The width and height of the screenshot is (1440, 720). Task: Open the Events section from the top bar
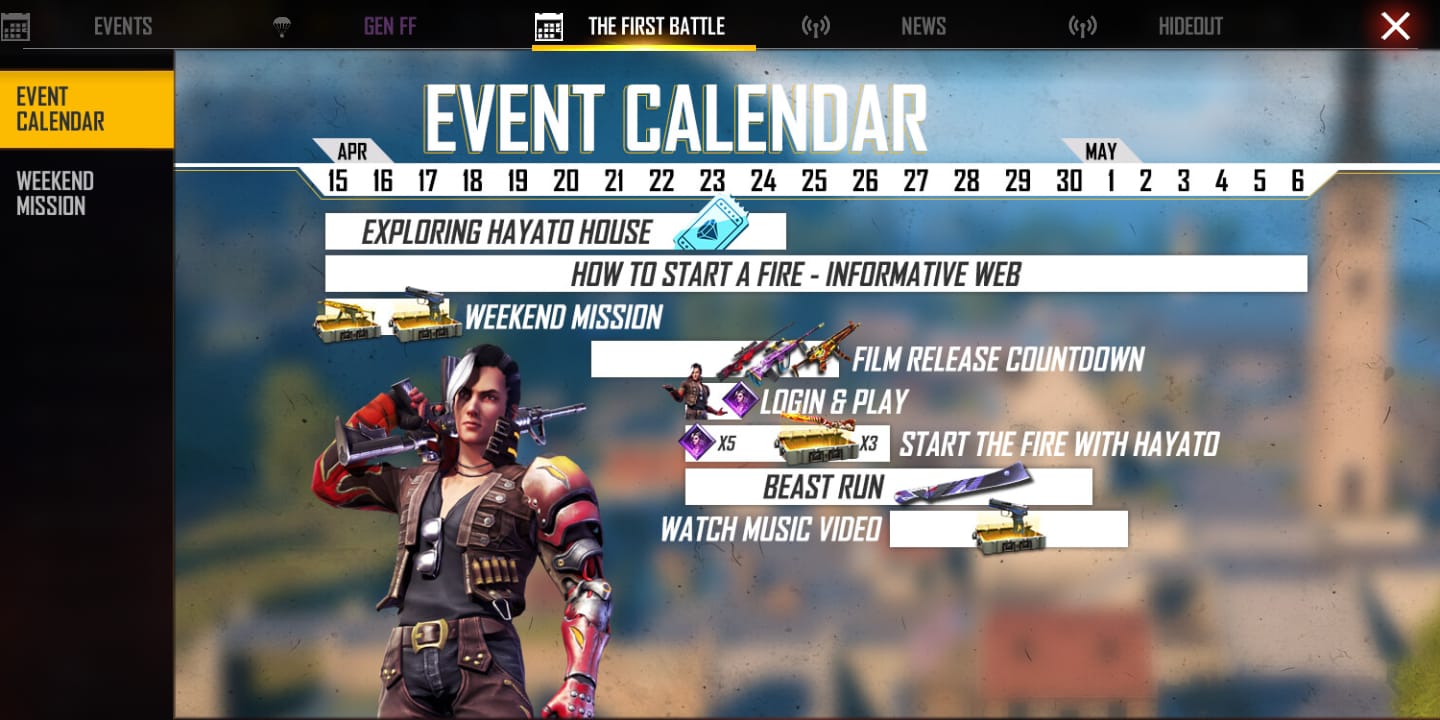pyautogui.click(x=122, y=26)
